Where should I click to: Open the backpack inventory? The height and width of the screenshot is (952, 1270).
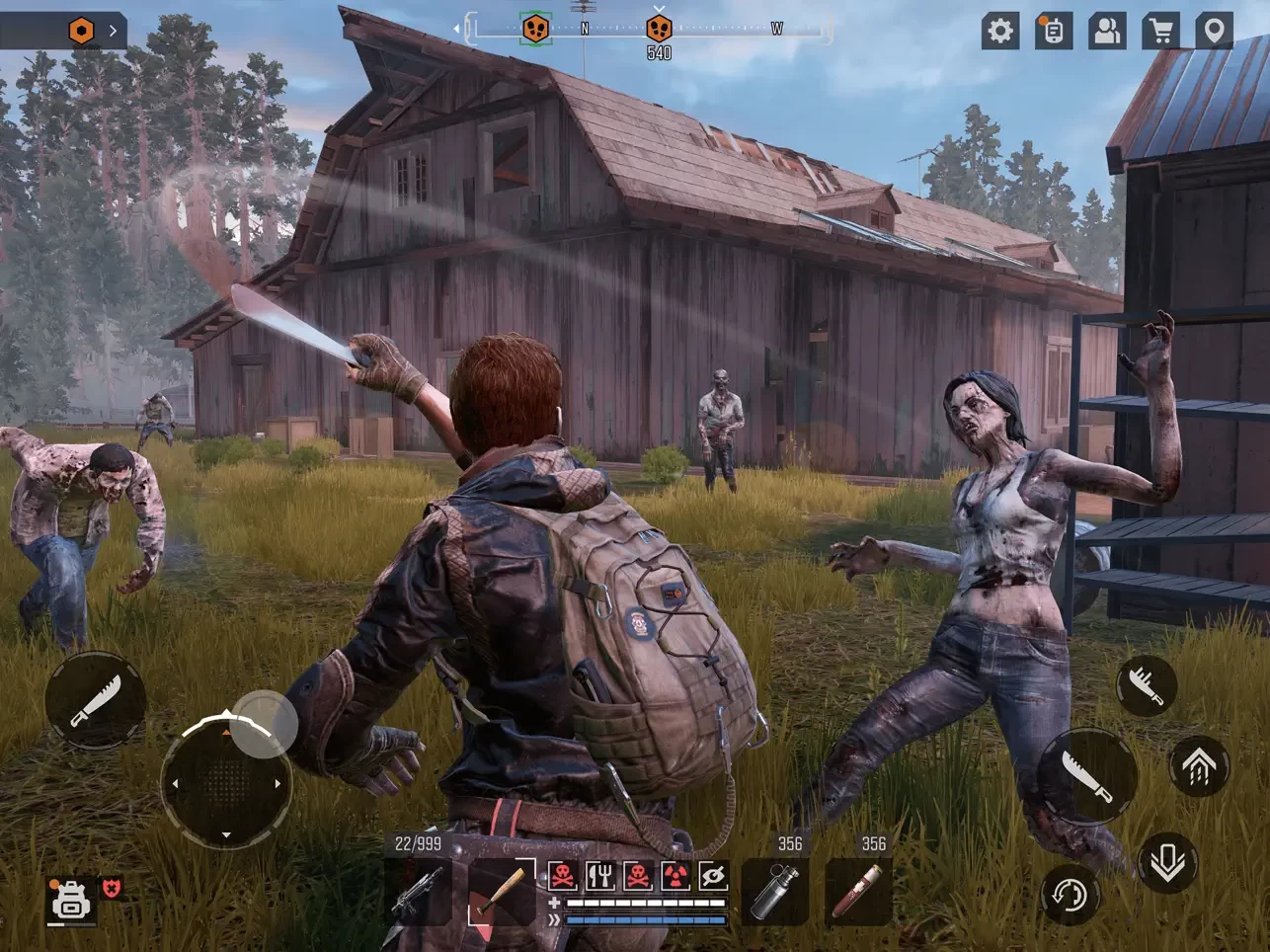(x=71, y=900)
